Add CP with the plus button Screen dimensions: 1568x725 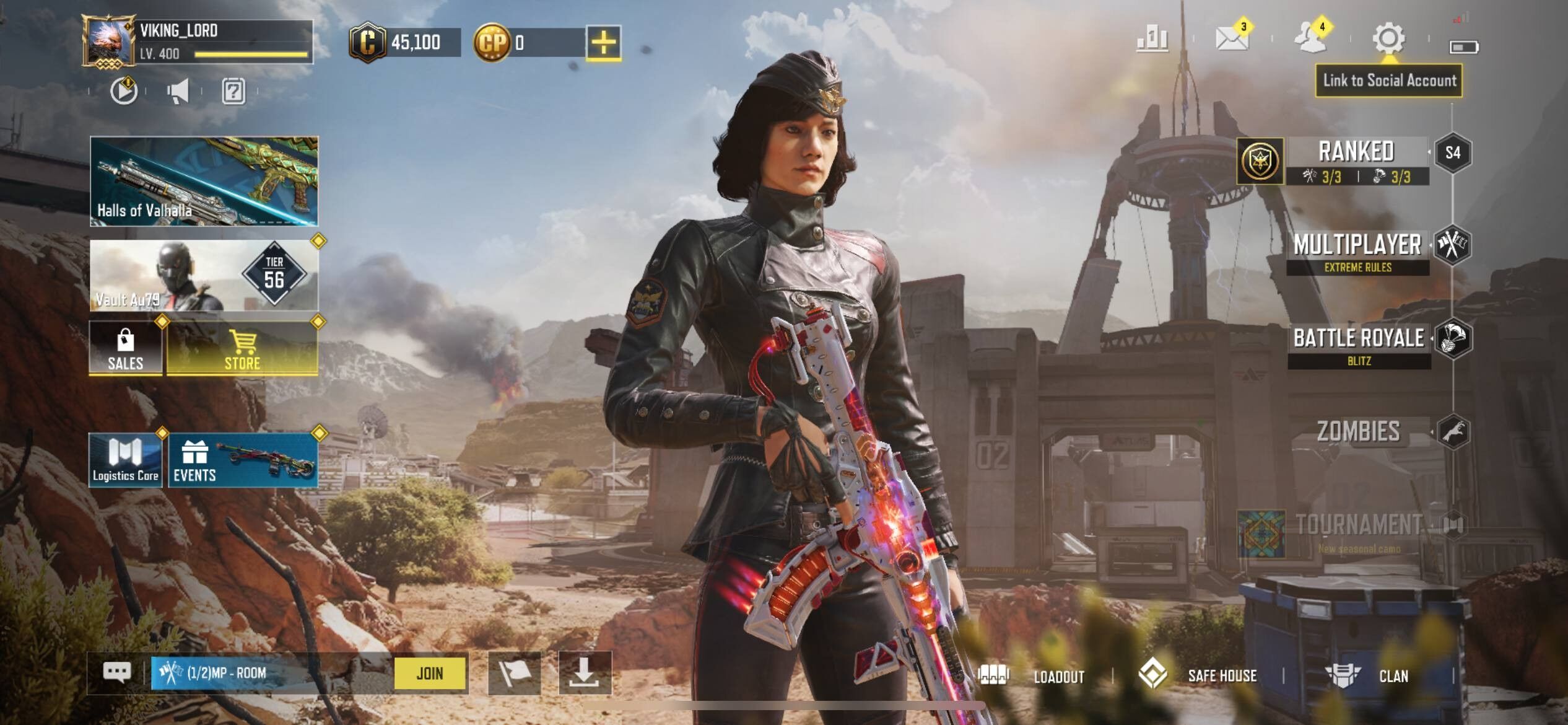click(x=603, y=43)
